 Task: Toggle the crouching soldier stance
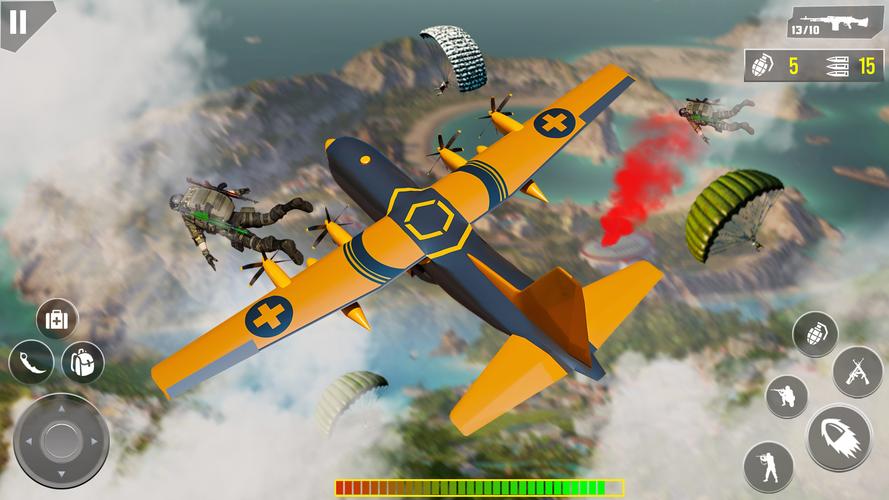(x=787, y=396)
